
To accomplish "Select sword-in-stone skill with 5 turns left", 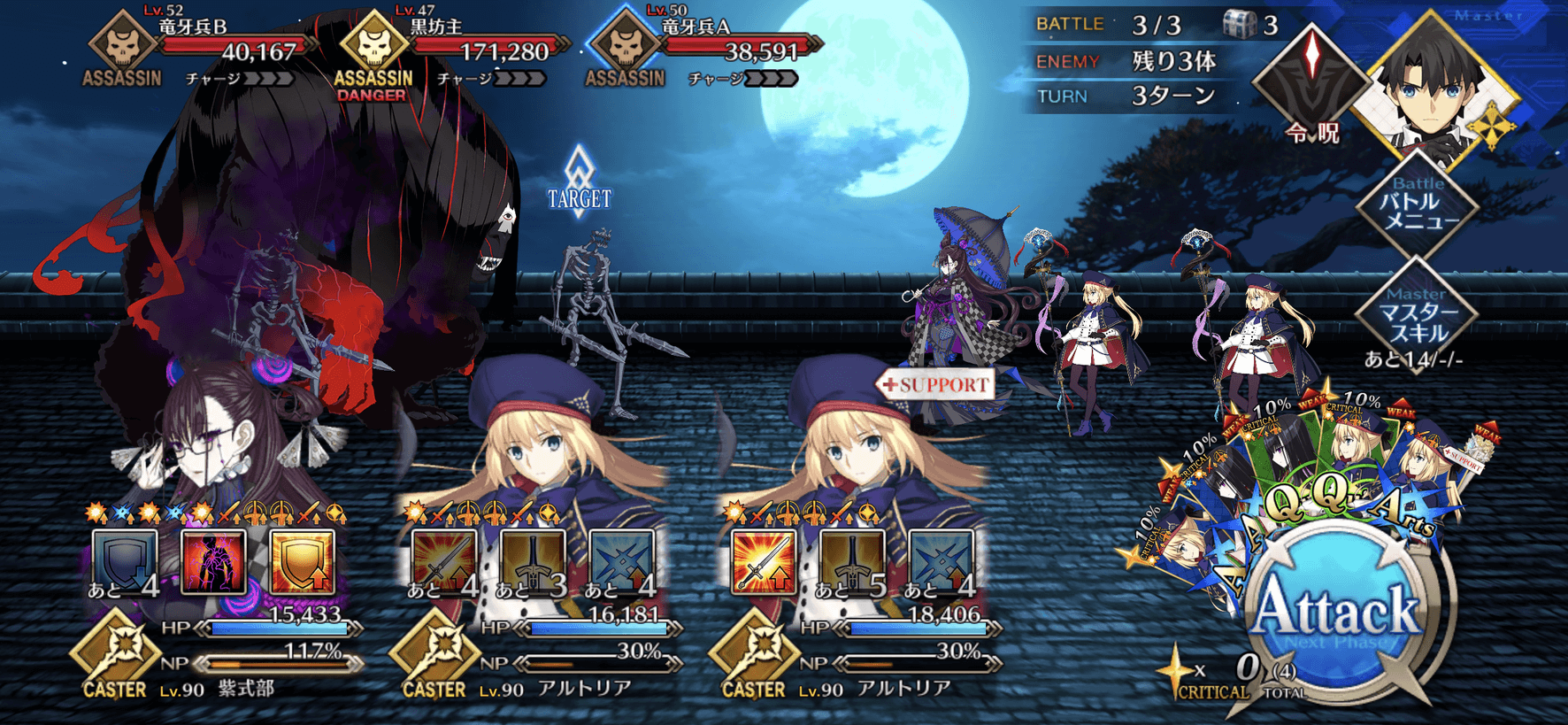I will point(852,562).
